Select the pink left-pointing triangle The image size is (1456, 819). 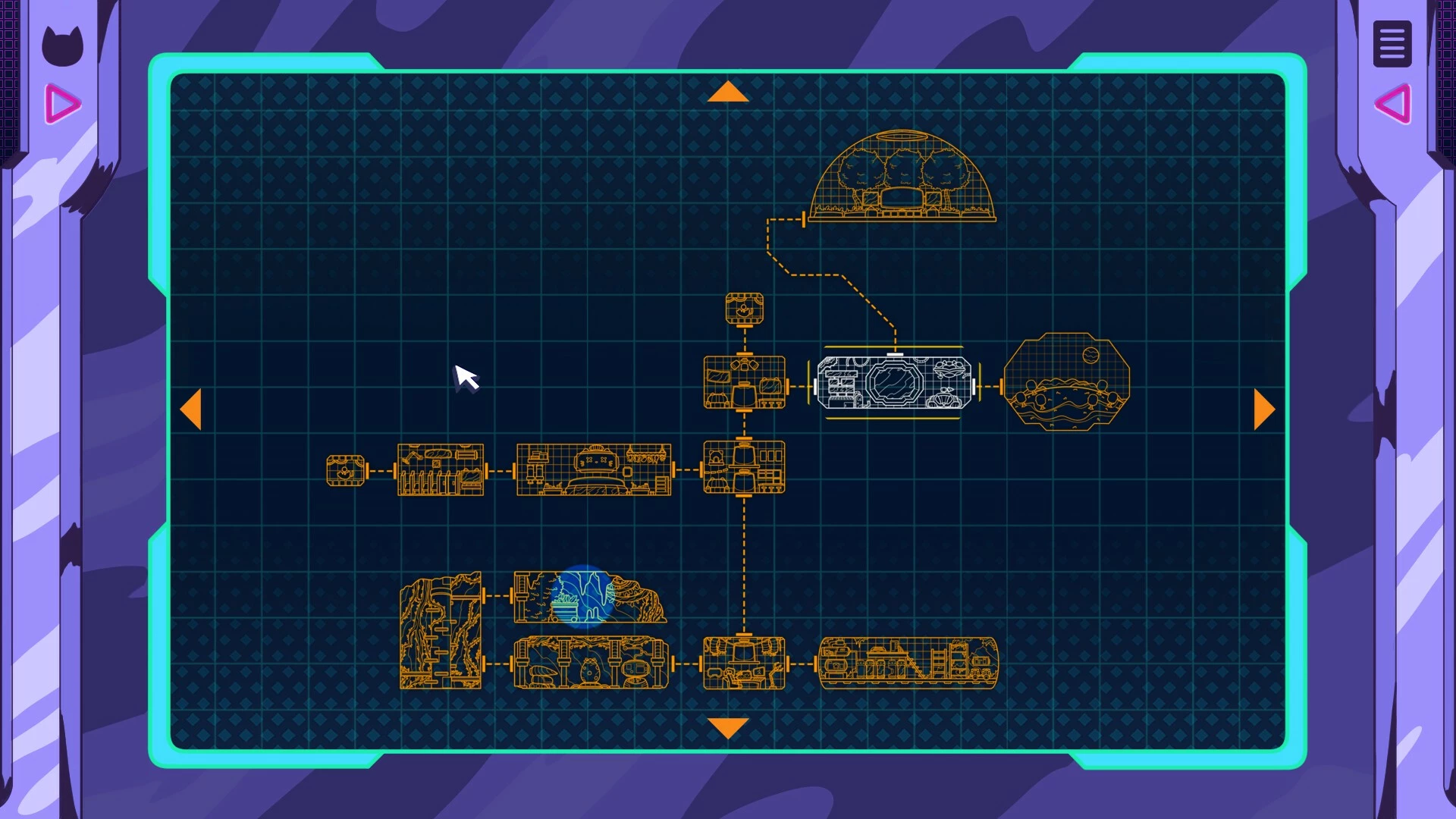[x=1393, y=104]
